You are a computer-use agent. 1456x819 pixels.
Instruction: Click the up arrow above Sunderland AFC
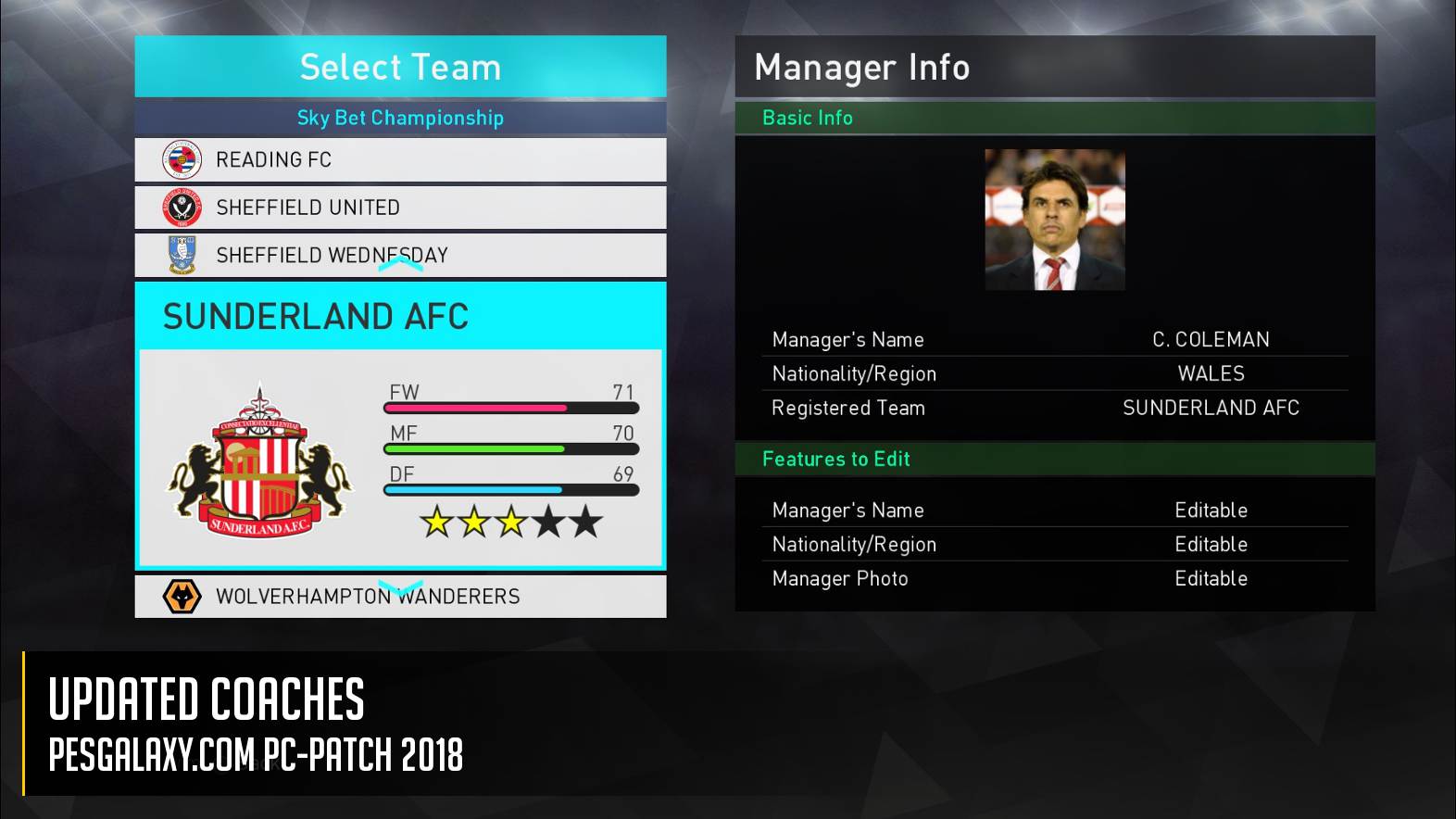click(400, 265)
